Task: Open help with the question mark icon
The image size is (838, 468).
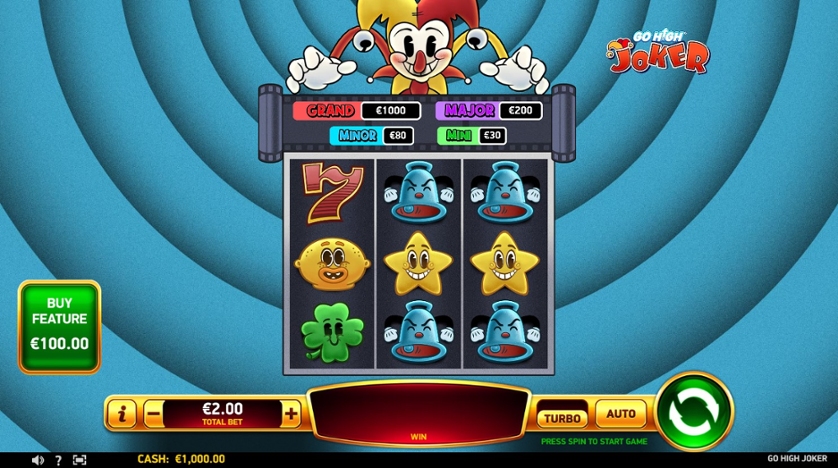Action: coord(58,460)
